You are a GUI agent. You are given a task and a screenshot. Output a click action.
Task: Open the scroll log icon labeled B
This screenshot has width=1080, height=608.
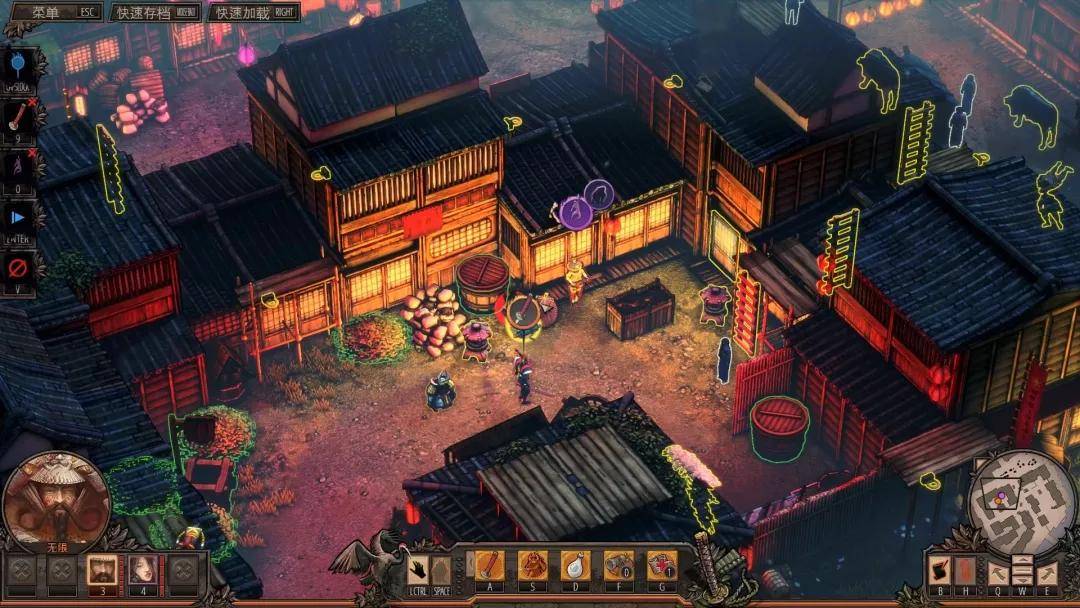coord(940,570)
